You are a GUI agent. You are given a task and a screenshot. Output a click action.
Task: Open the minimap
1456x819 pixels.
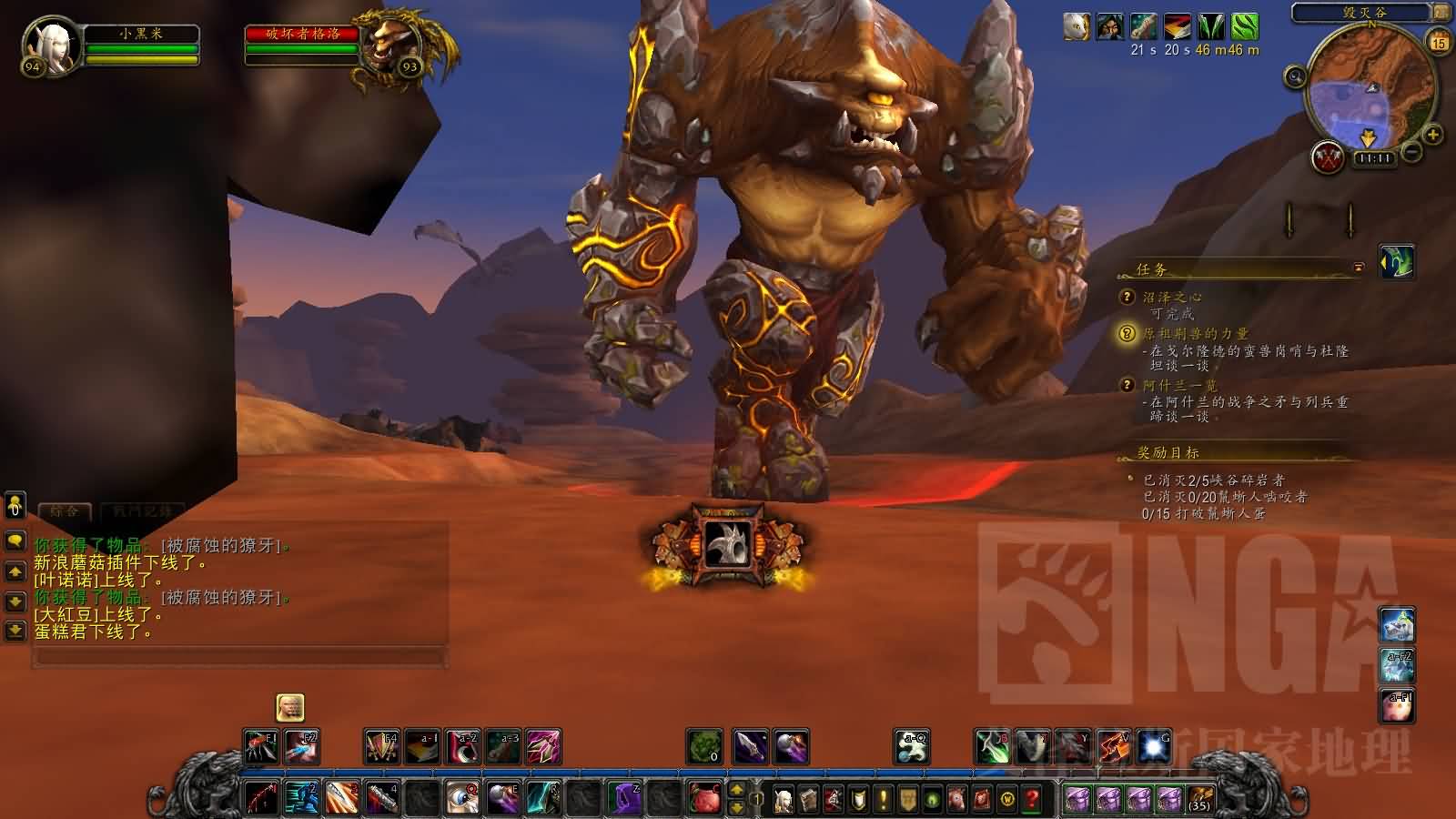1364,91
